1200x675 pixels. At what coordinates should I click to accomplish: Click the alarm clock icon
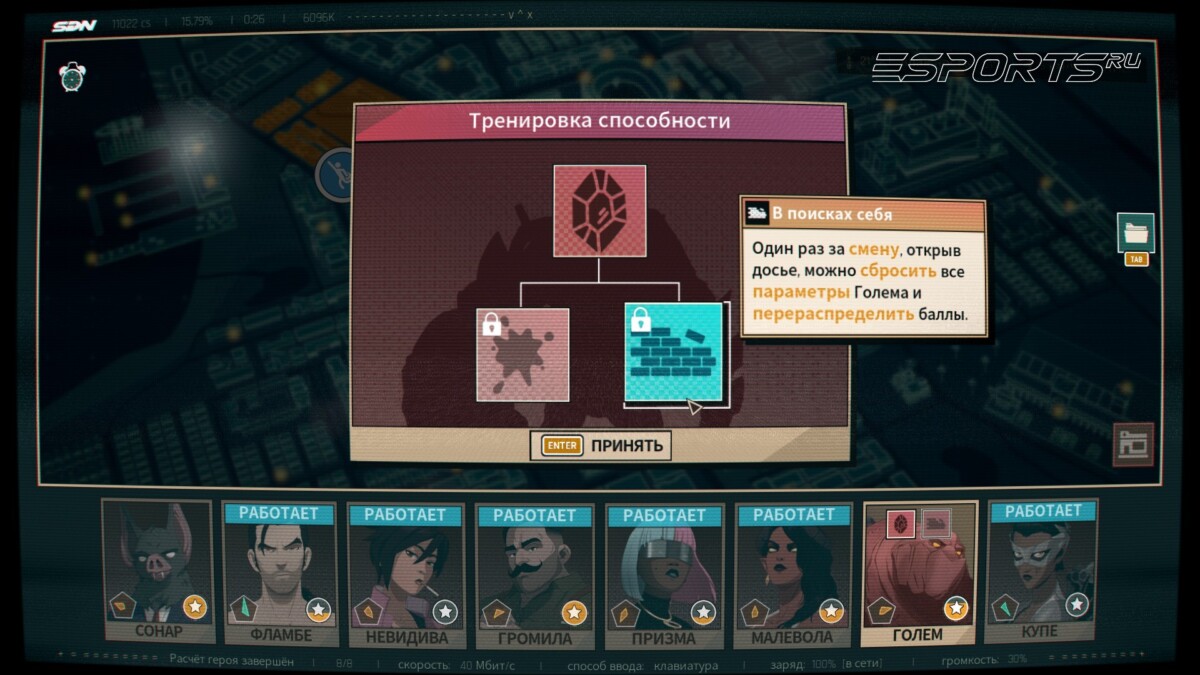tap(73, 77)
